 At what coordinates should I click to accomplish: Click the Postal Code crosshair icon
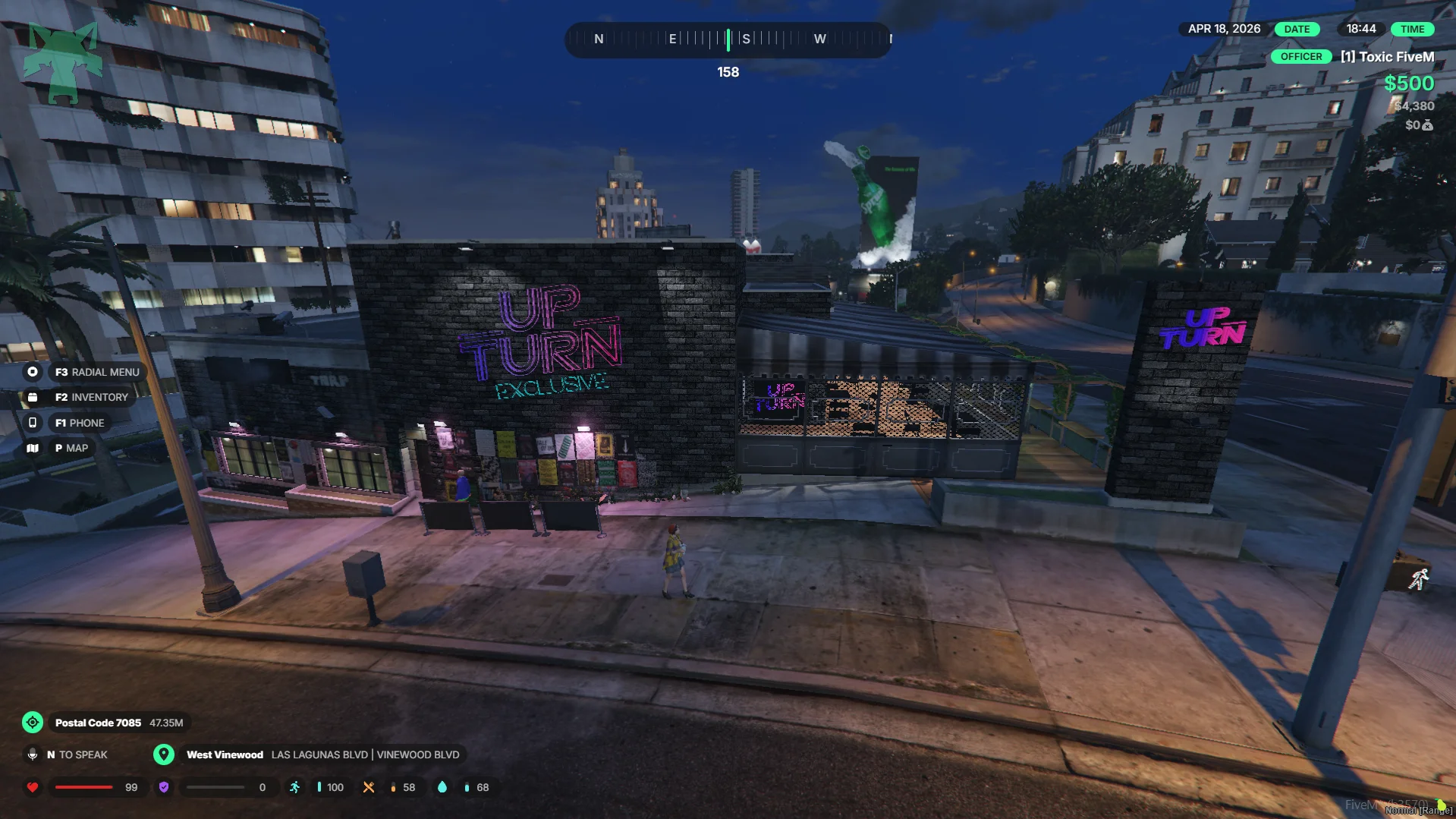pyautogui.click(x=33, y=723)
